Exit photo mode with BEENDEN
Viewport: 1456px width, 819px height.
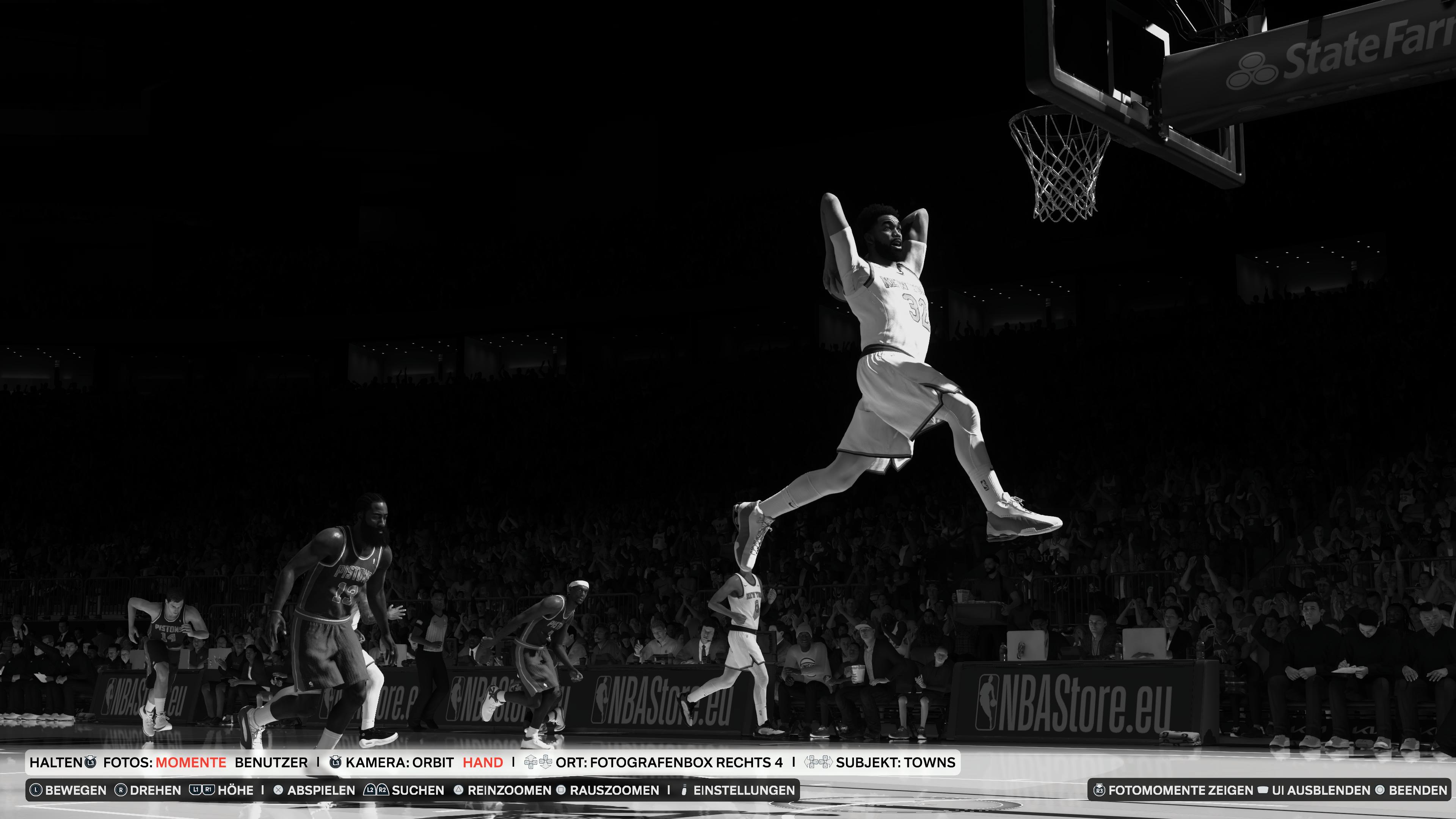click(x=1418, y=790)
